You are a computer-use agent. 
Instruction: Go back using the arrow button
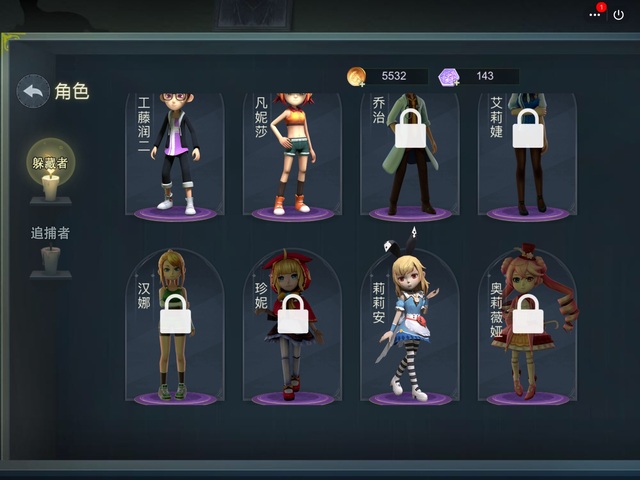pyautogui.click(x=33, y=92)
